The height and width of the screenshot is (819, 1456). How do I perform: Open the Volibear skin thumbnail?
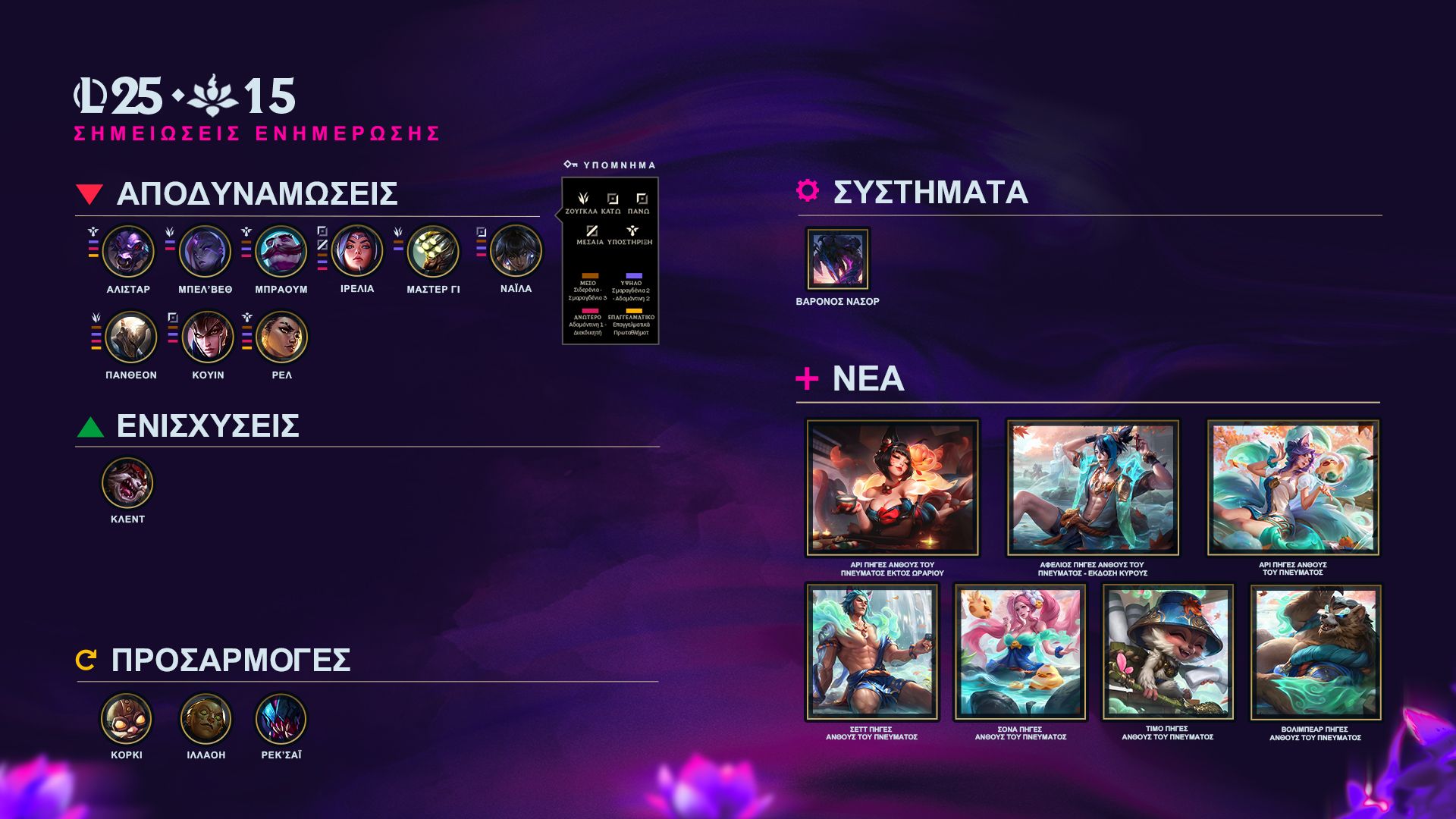point(1316,651)
